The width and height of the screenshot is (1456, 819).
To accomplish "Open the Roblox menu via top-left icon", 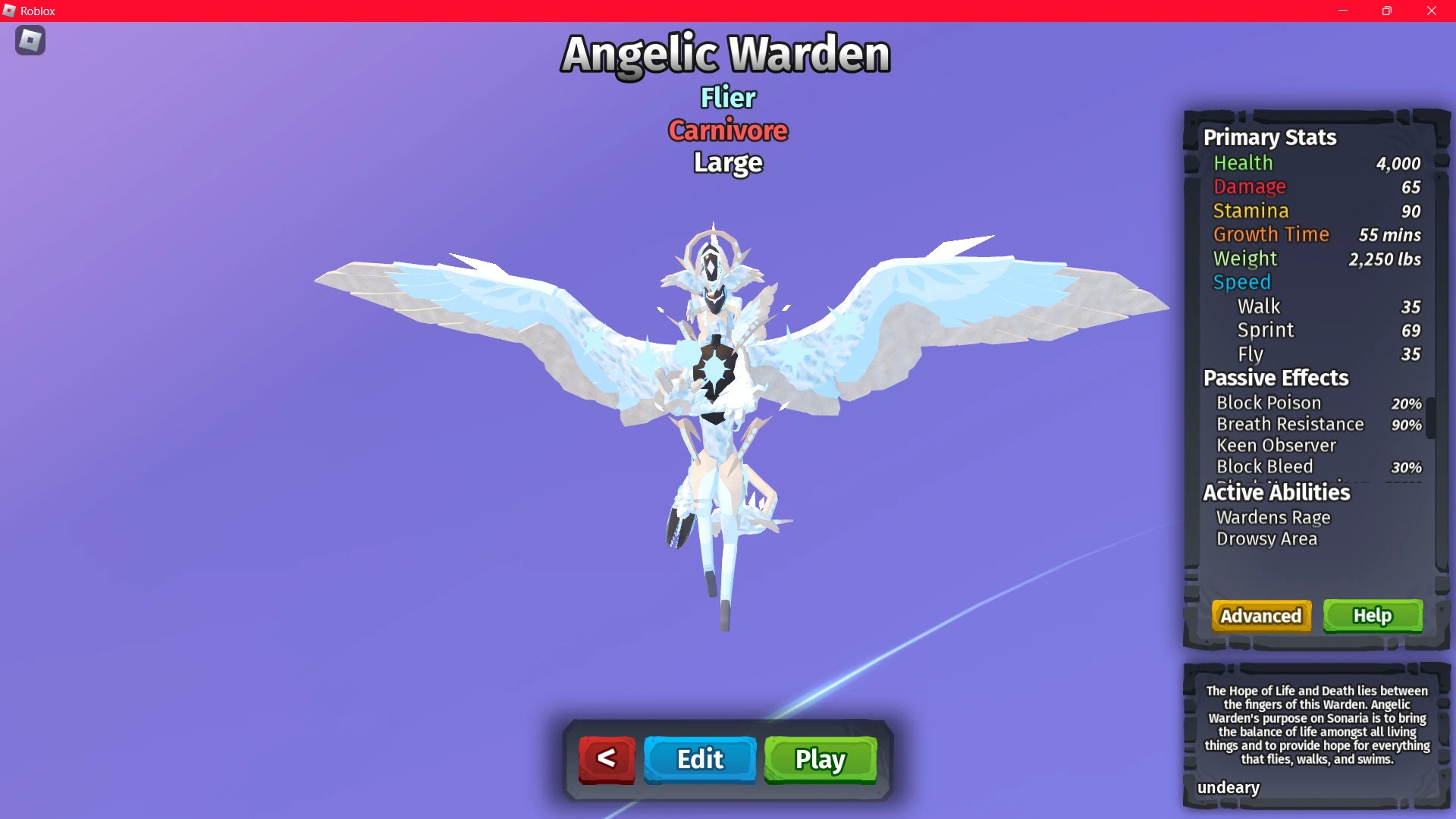I will pos(30,40).
